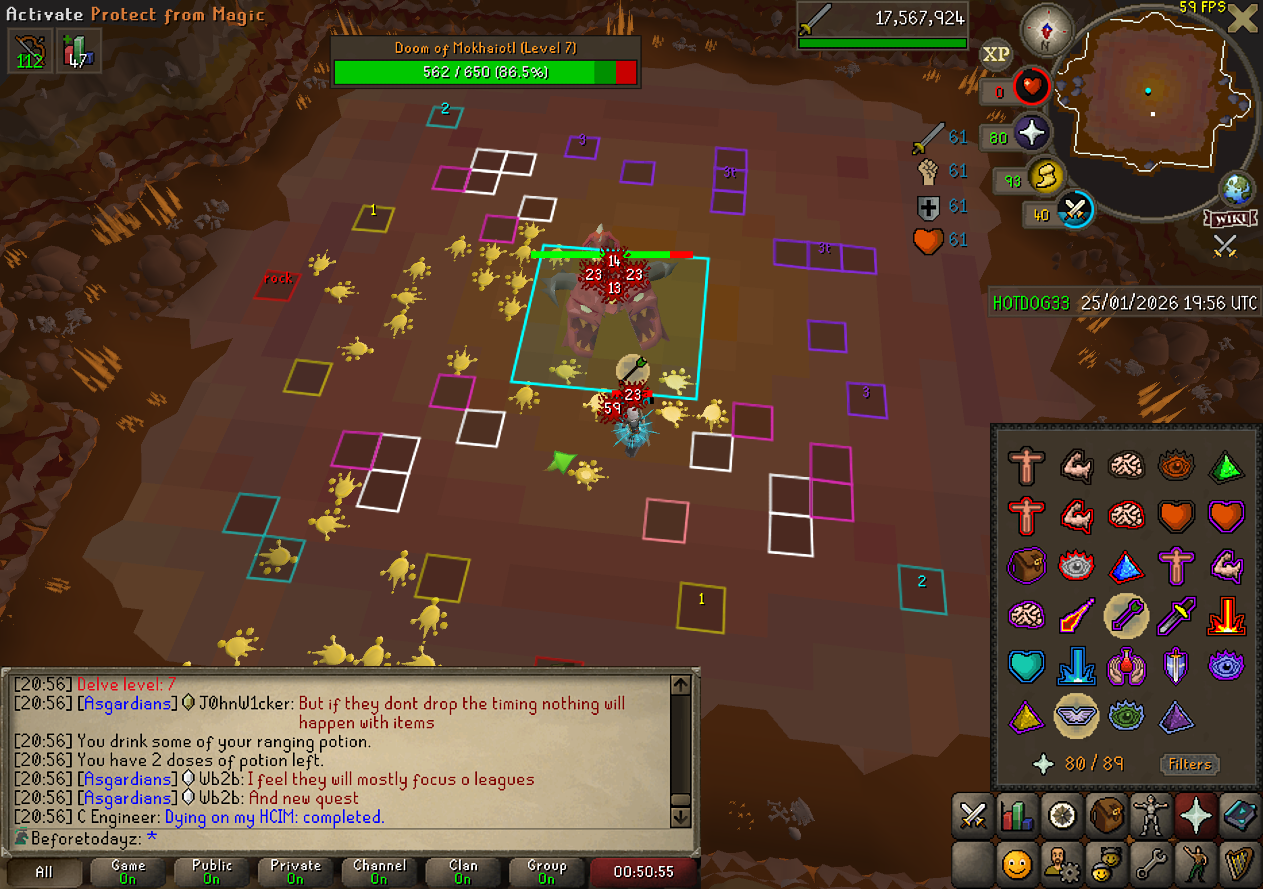Toggle the XP drops button
This screenshot has width=1263, height=889.
(995, 55)
